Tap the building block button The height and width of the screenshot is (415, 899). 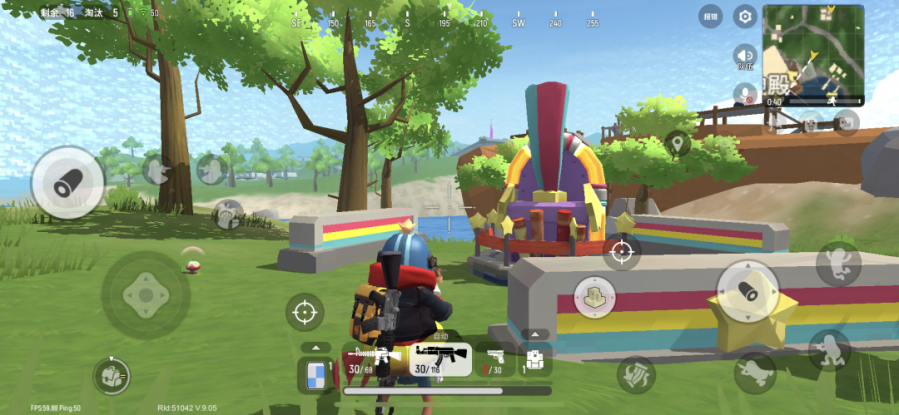click(594, 296)
